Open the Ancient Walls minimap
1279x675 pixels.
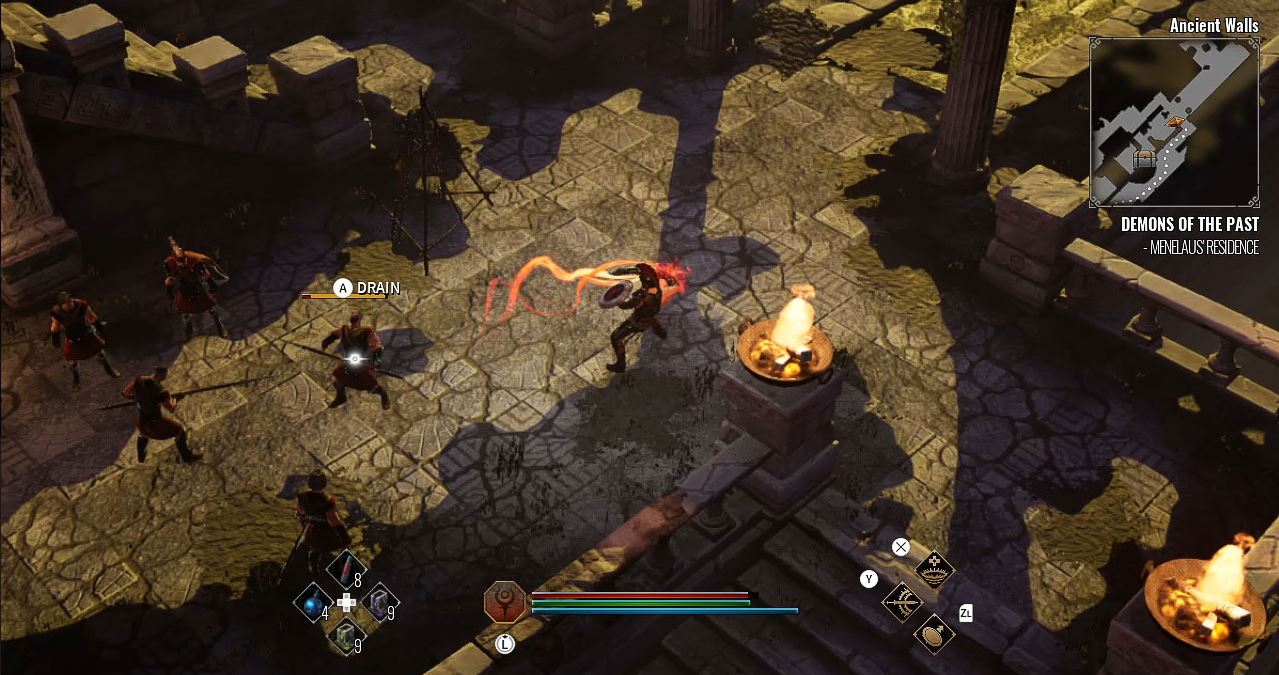tap(1173, 121)
